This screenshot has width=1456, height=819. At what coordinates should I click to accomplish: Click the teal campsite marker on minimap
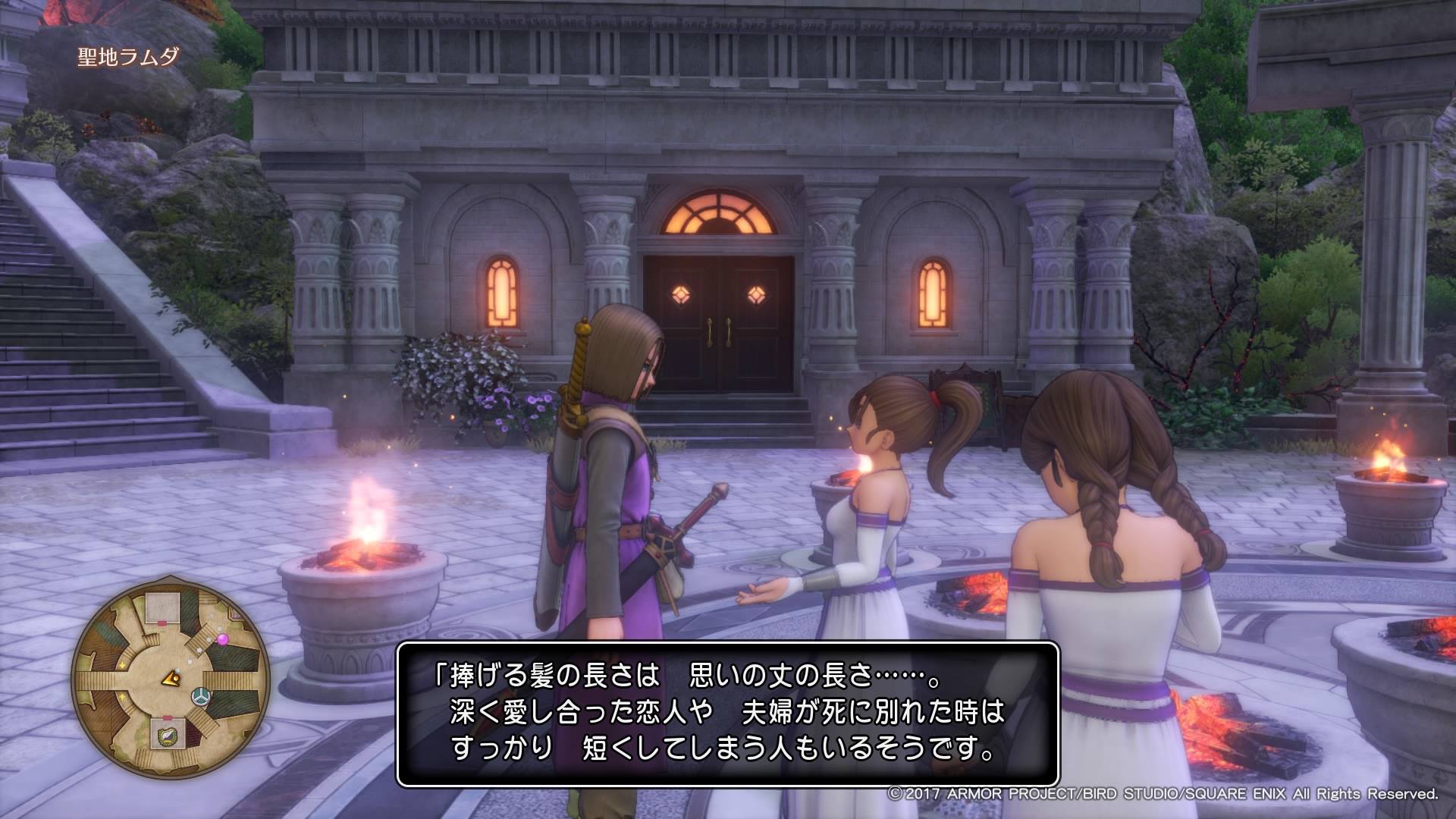pos(200,695)
